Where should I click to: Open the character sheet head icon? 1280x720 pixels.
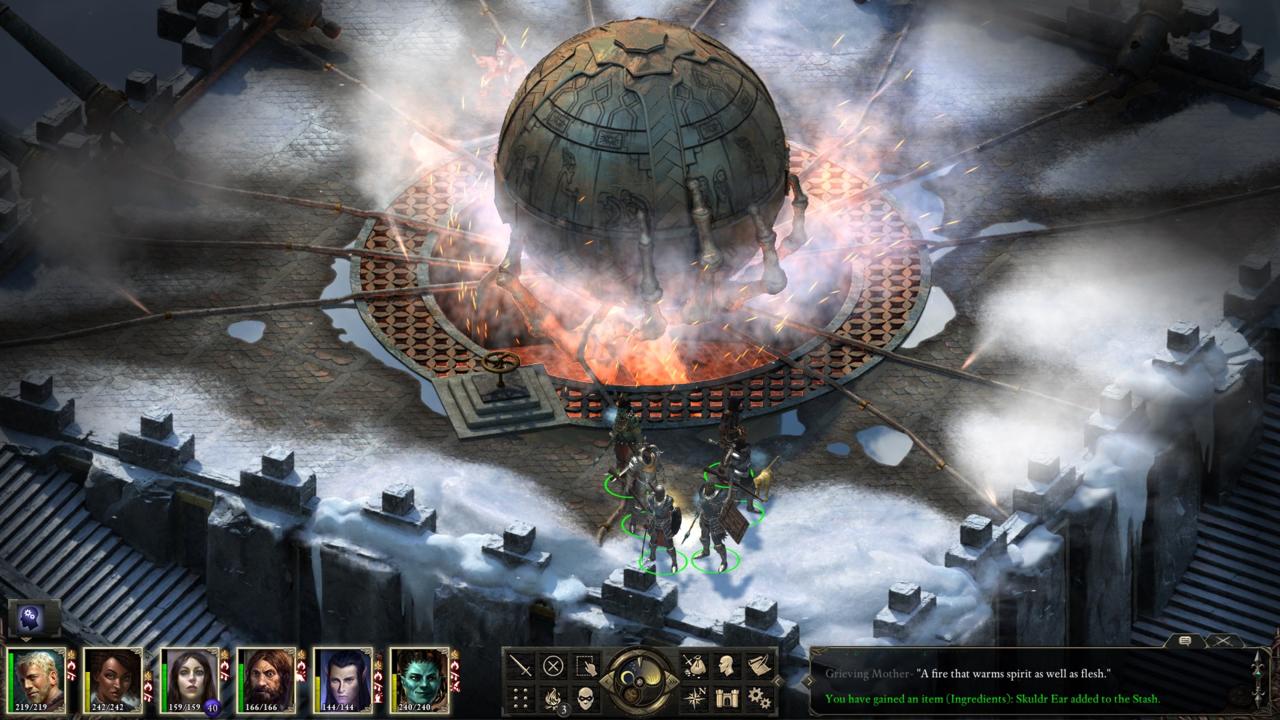(x=727, y=666)
